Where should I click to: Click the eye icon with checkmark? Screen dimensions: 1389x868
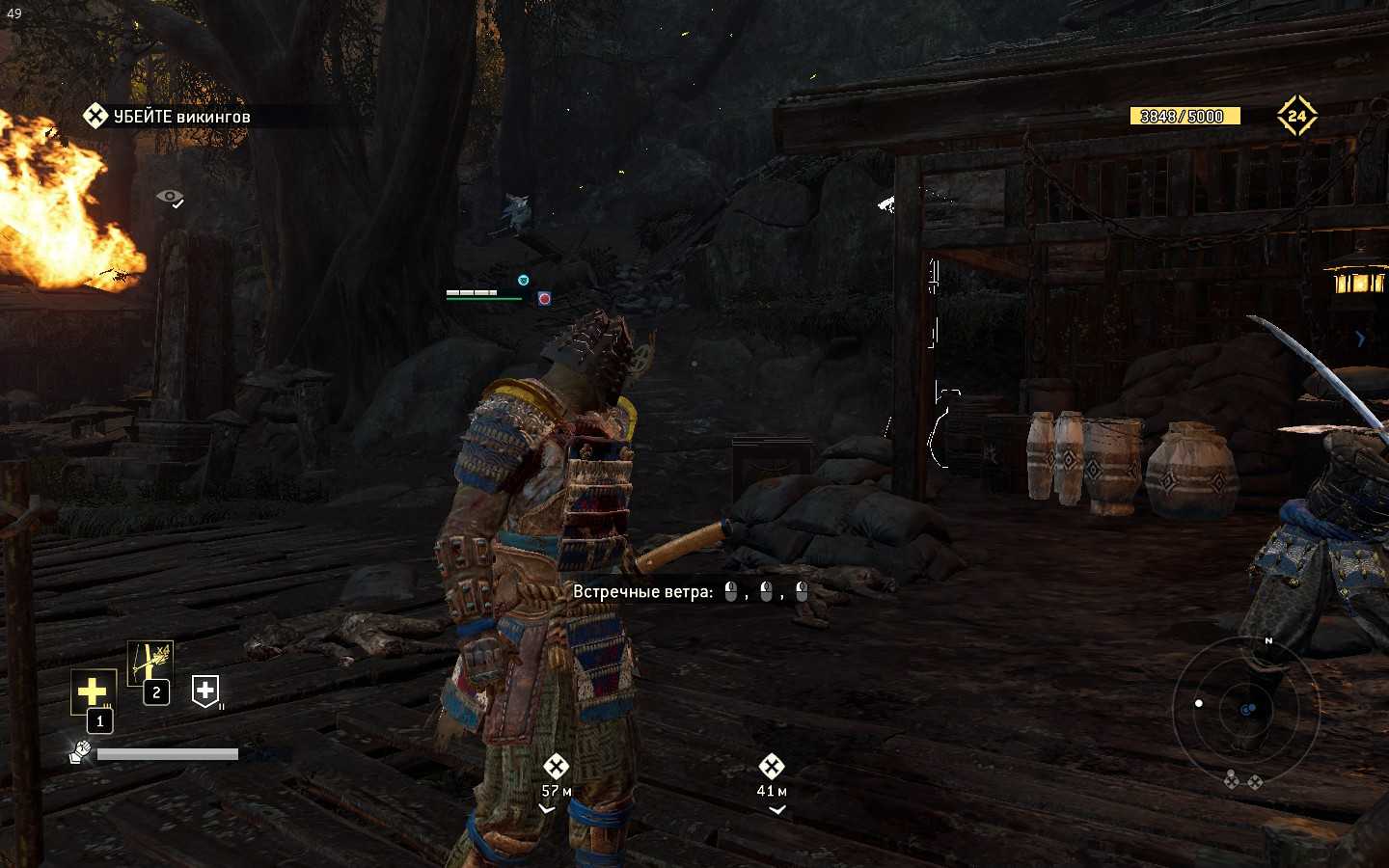click(x=170, y=198)
